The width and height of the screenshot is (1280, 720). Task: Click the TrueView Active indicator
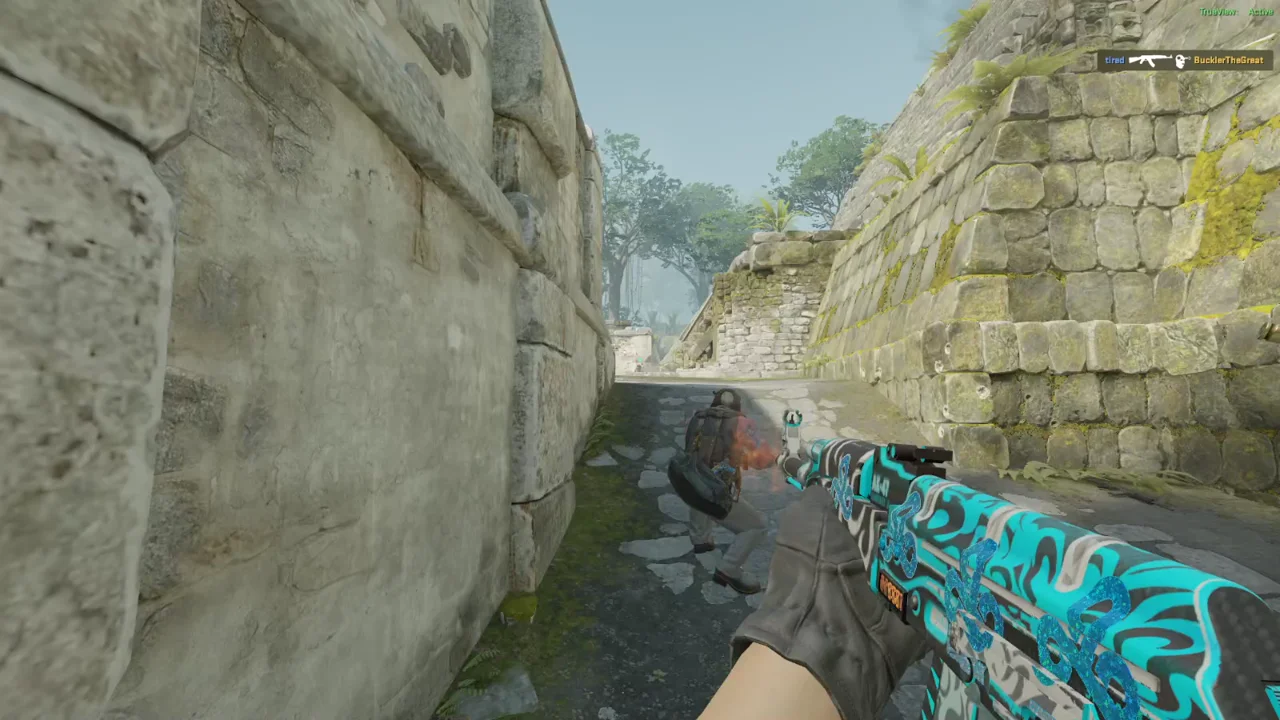(x=1236, y=12)
